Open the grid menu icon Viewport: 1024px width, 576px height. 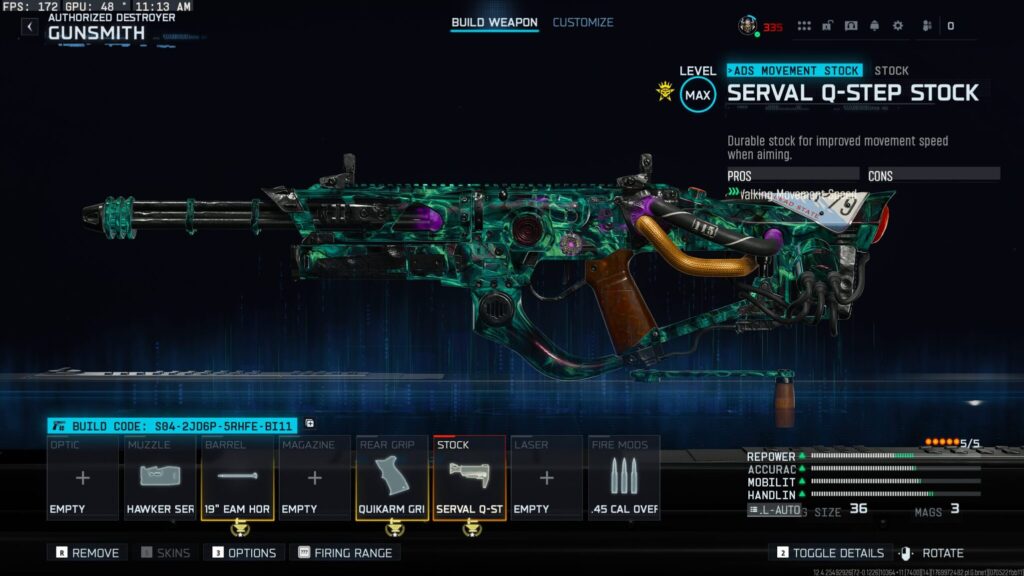[x=804, y=26]
